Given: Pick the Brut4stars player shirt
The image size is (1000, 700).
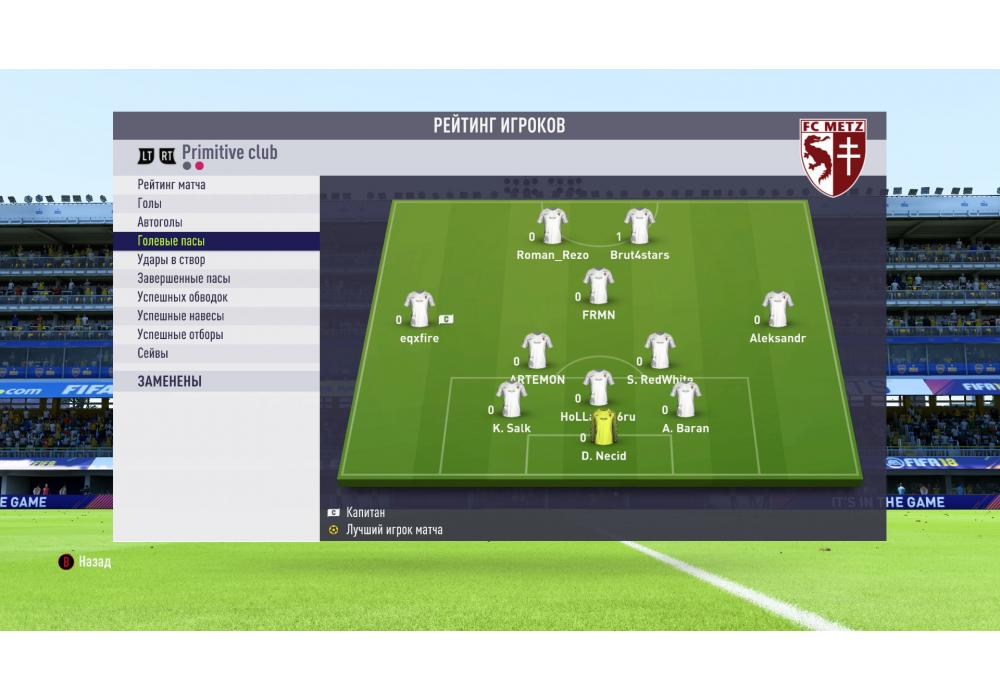Looking at the screenshot, I should pyautogui.click(x=639, y=226).
